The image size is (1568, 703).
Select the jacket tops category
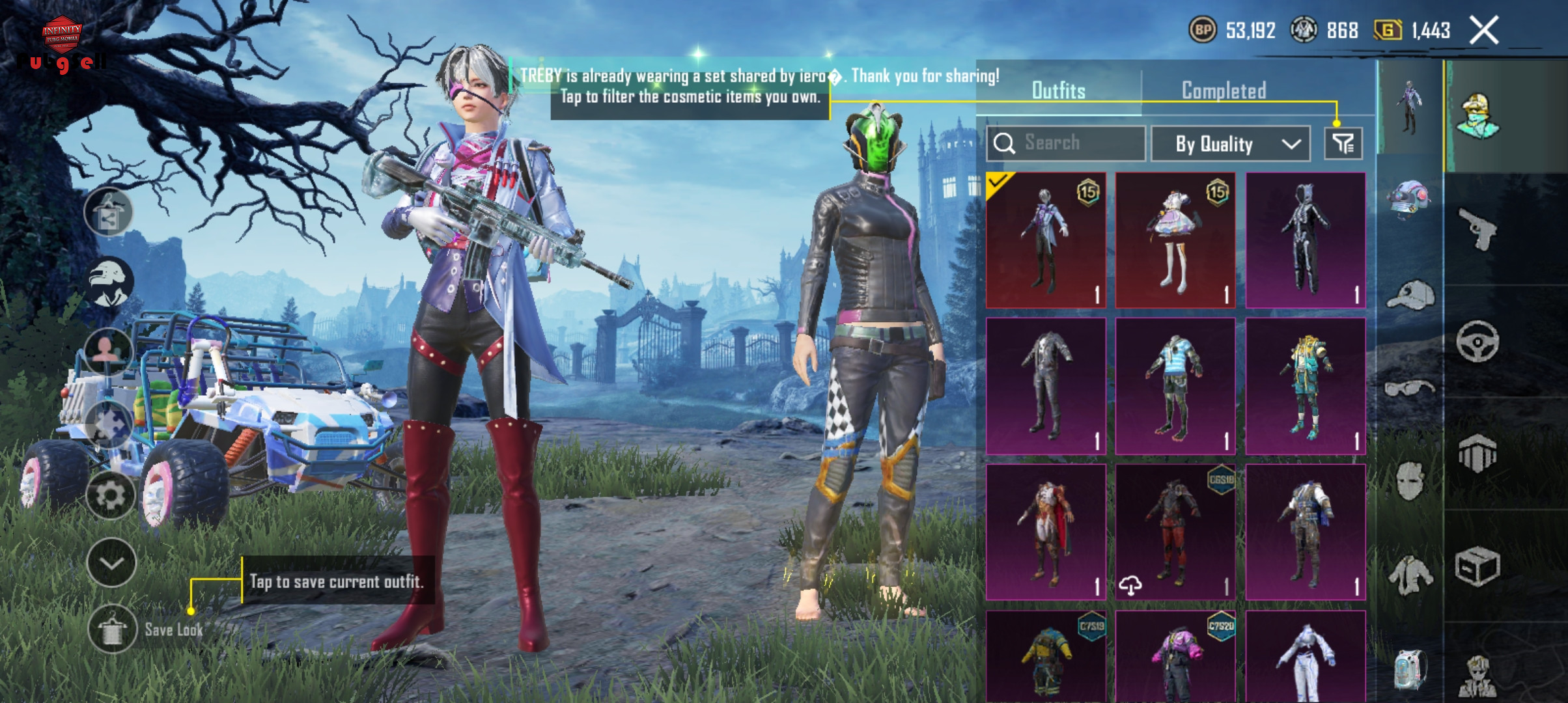(x=1410, y=574)
